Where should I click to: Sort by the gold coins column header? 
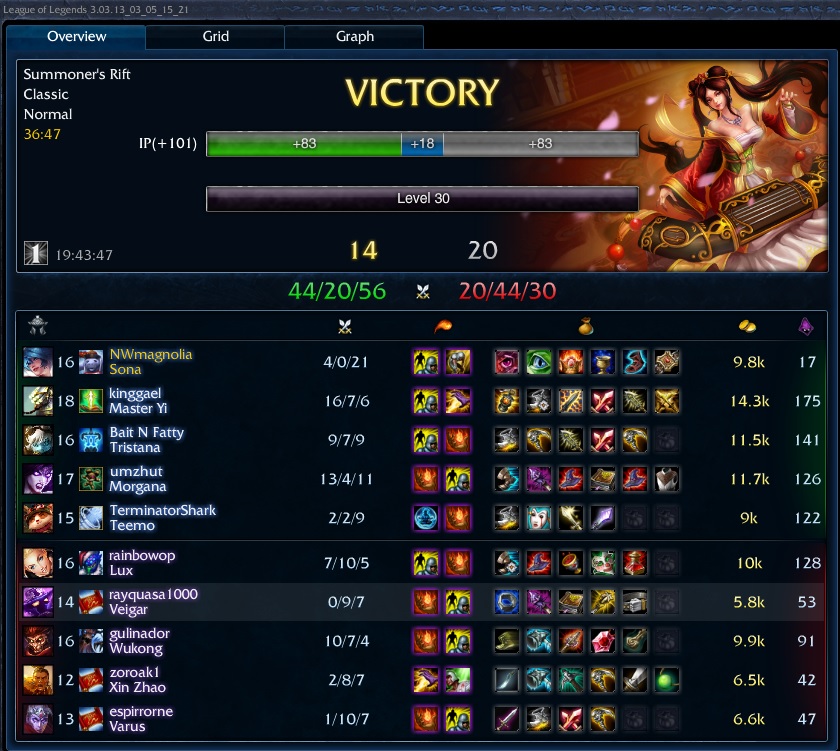[x=746, y=326]
